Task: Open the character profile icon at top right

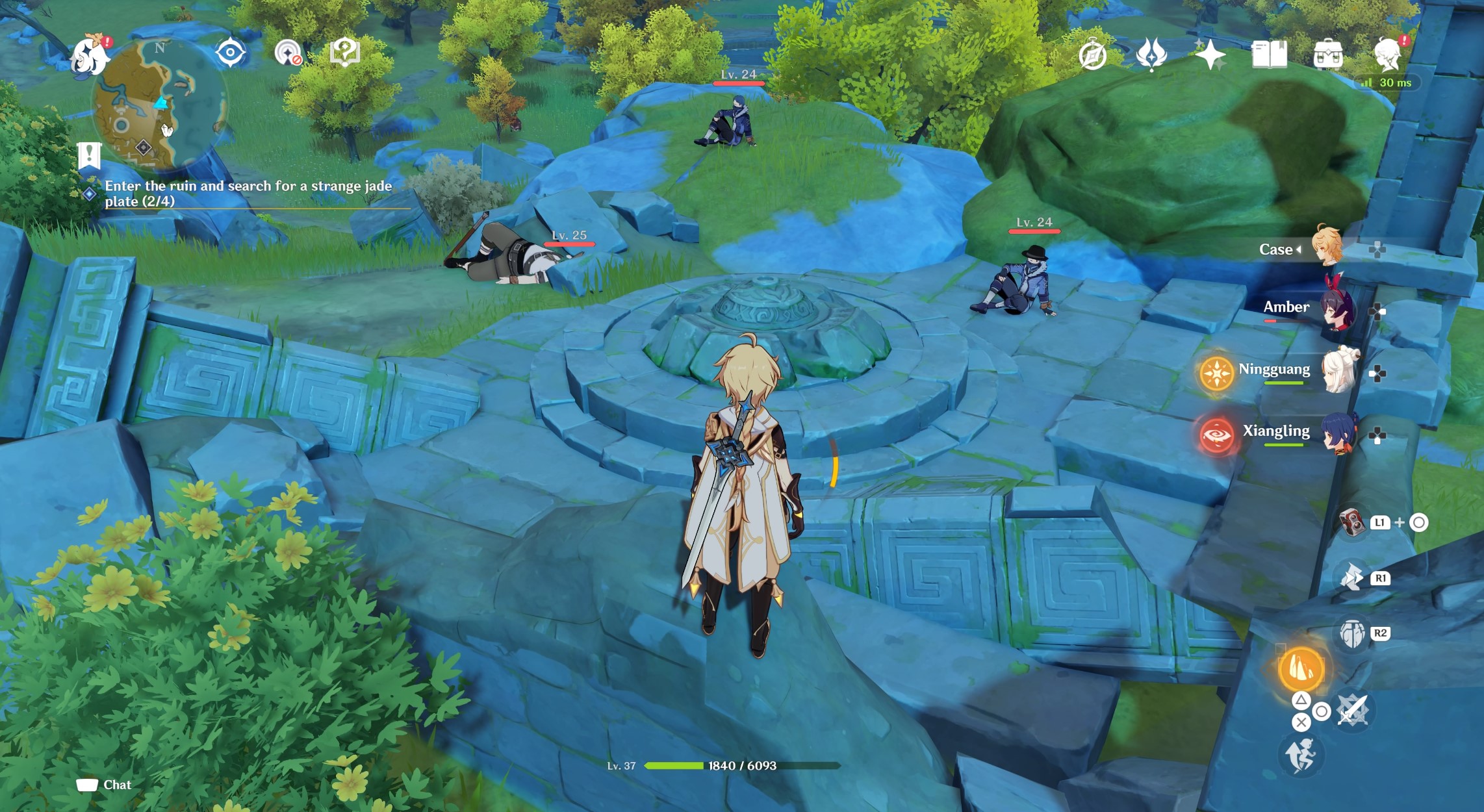Action: tap(1387, 55)
